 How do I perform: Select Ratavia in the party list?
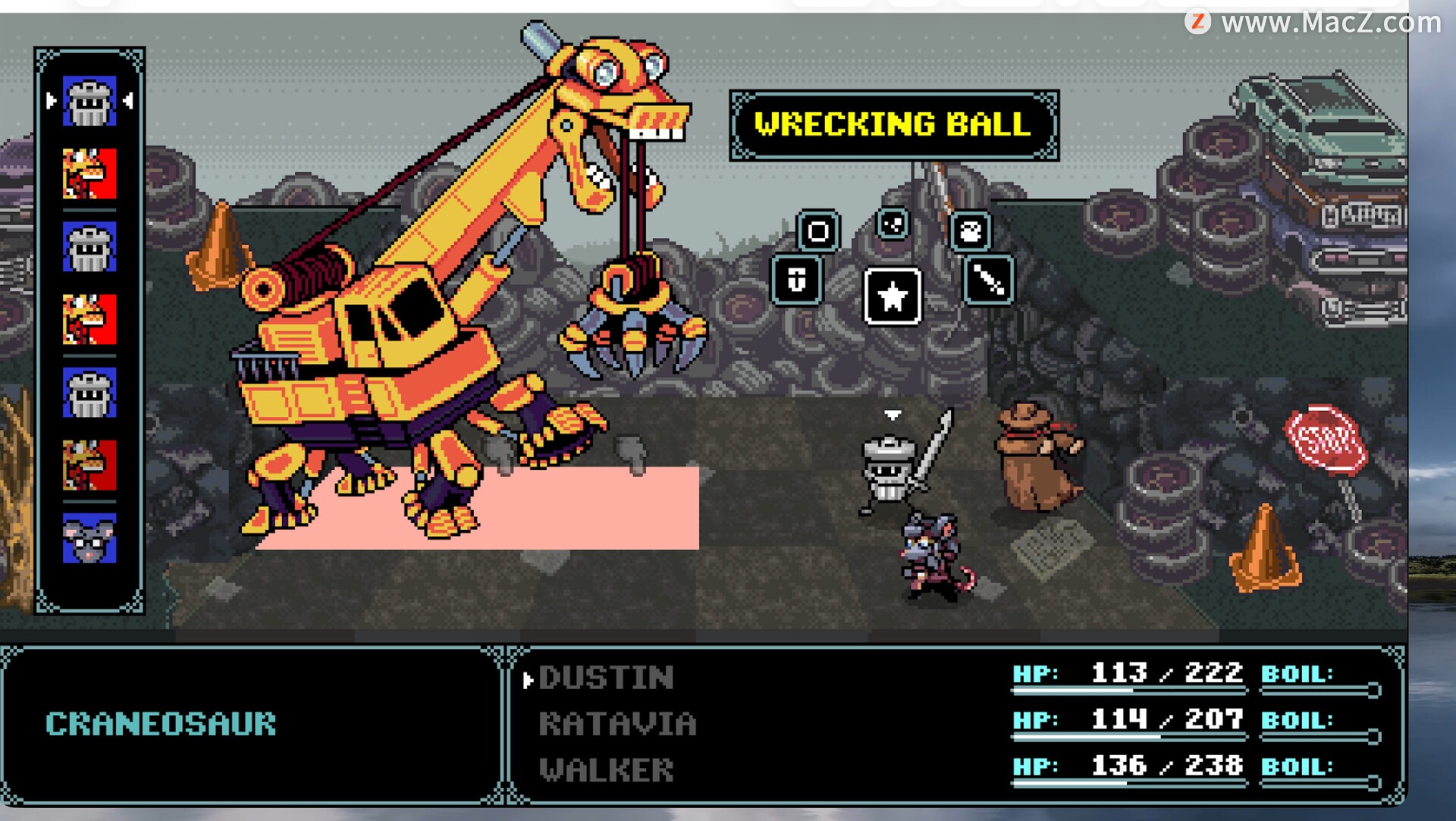[617, 724]
